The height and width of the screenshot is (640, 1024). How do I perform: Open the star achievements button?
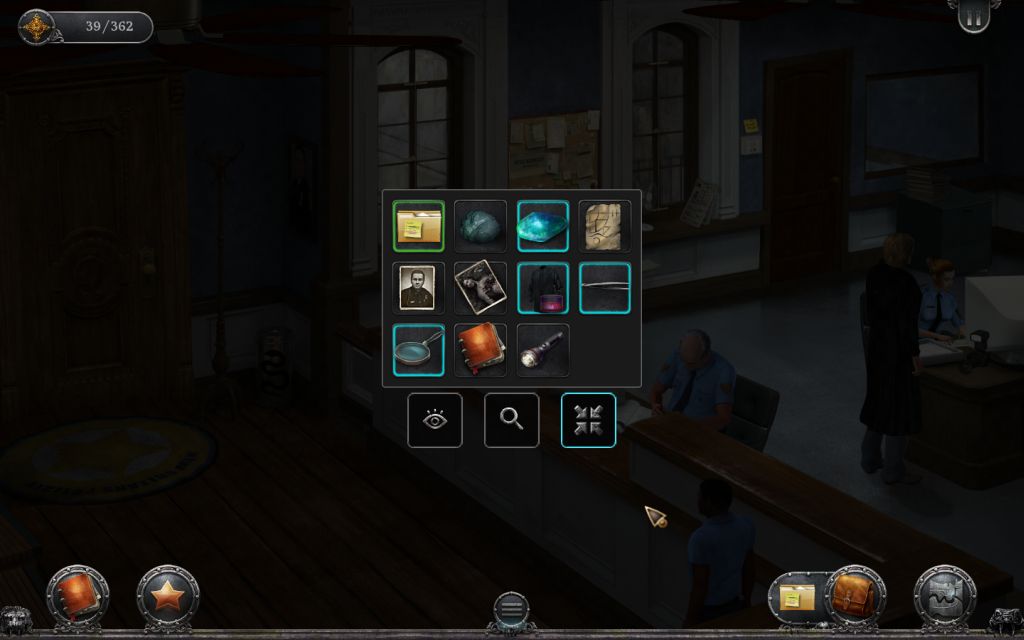click(x=167, y=596)
